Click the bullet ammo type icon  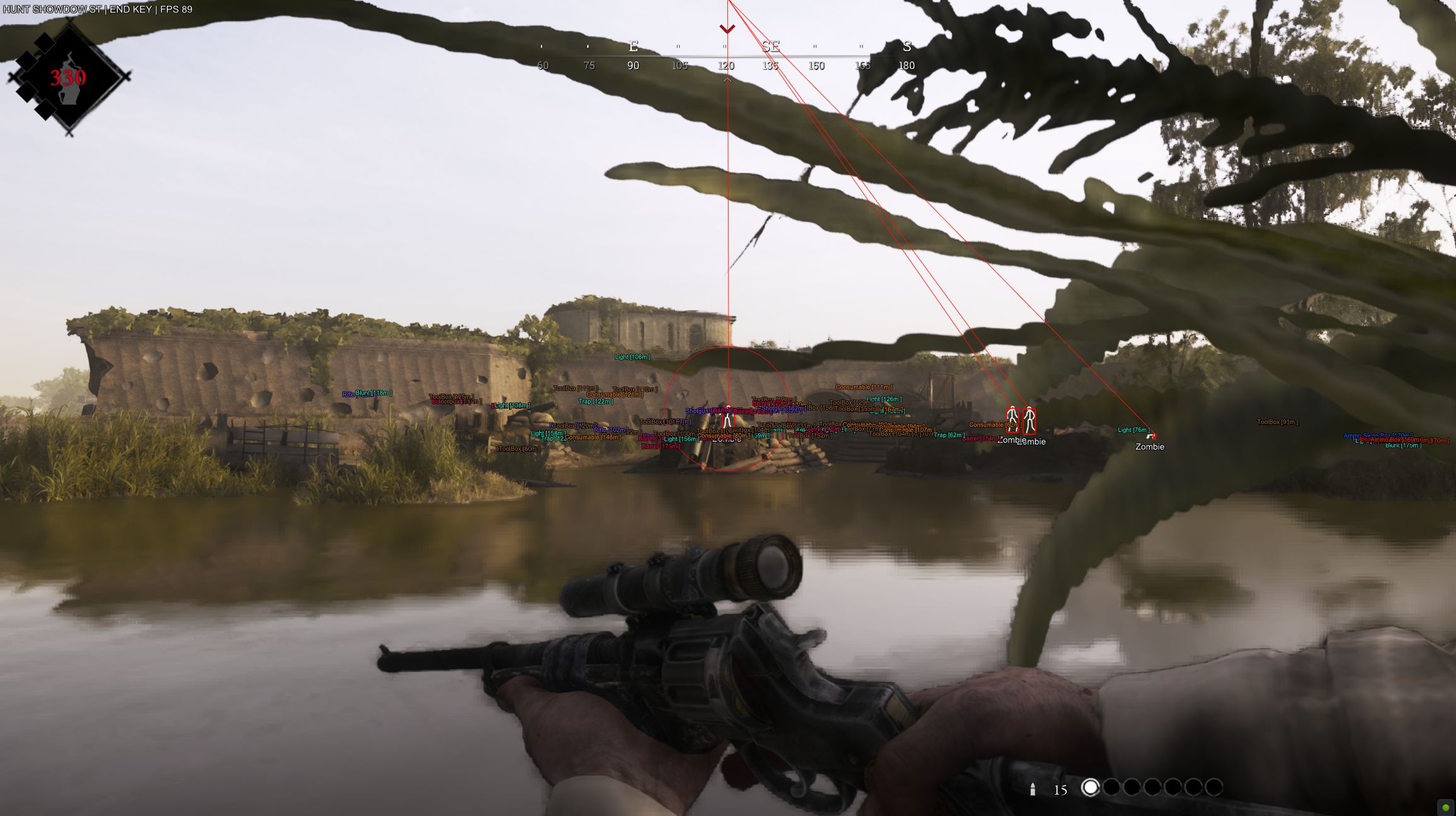click(x=1033, y=789)
